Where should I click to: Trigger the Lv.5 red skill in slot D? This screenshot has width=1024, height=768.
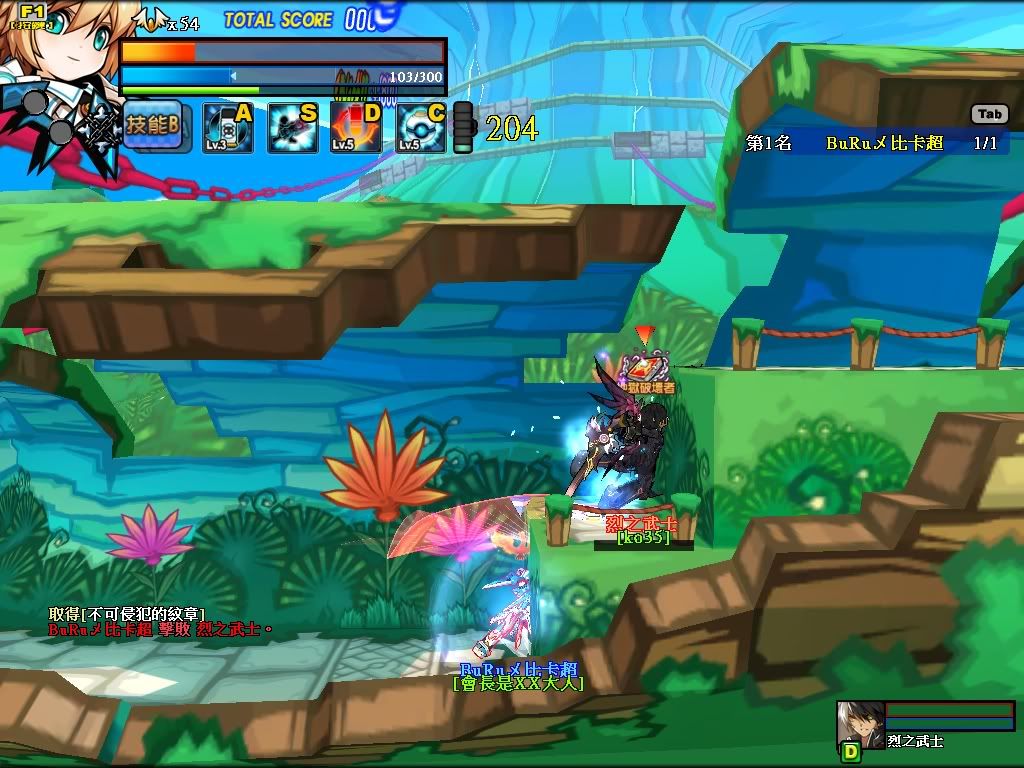[357, 127]
